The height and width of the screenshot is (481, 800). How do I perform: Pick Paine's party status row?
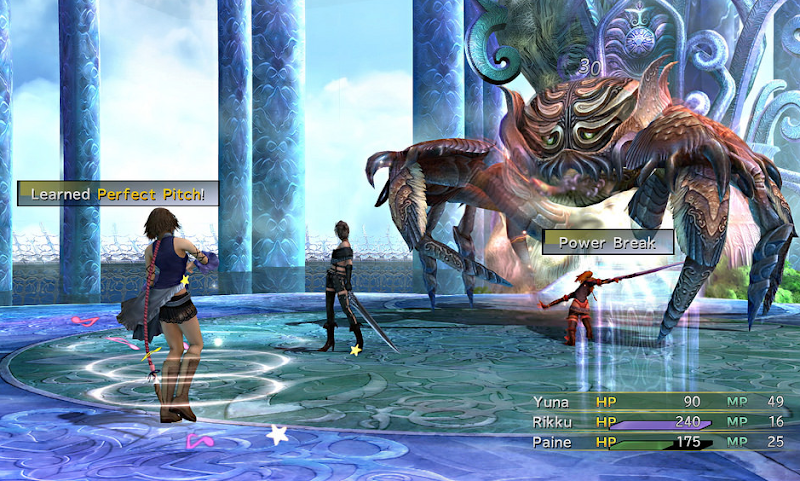tap(553, 441)
